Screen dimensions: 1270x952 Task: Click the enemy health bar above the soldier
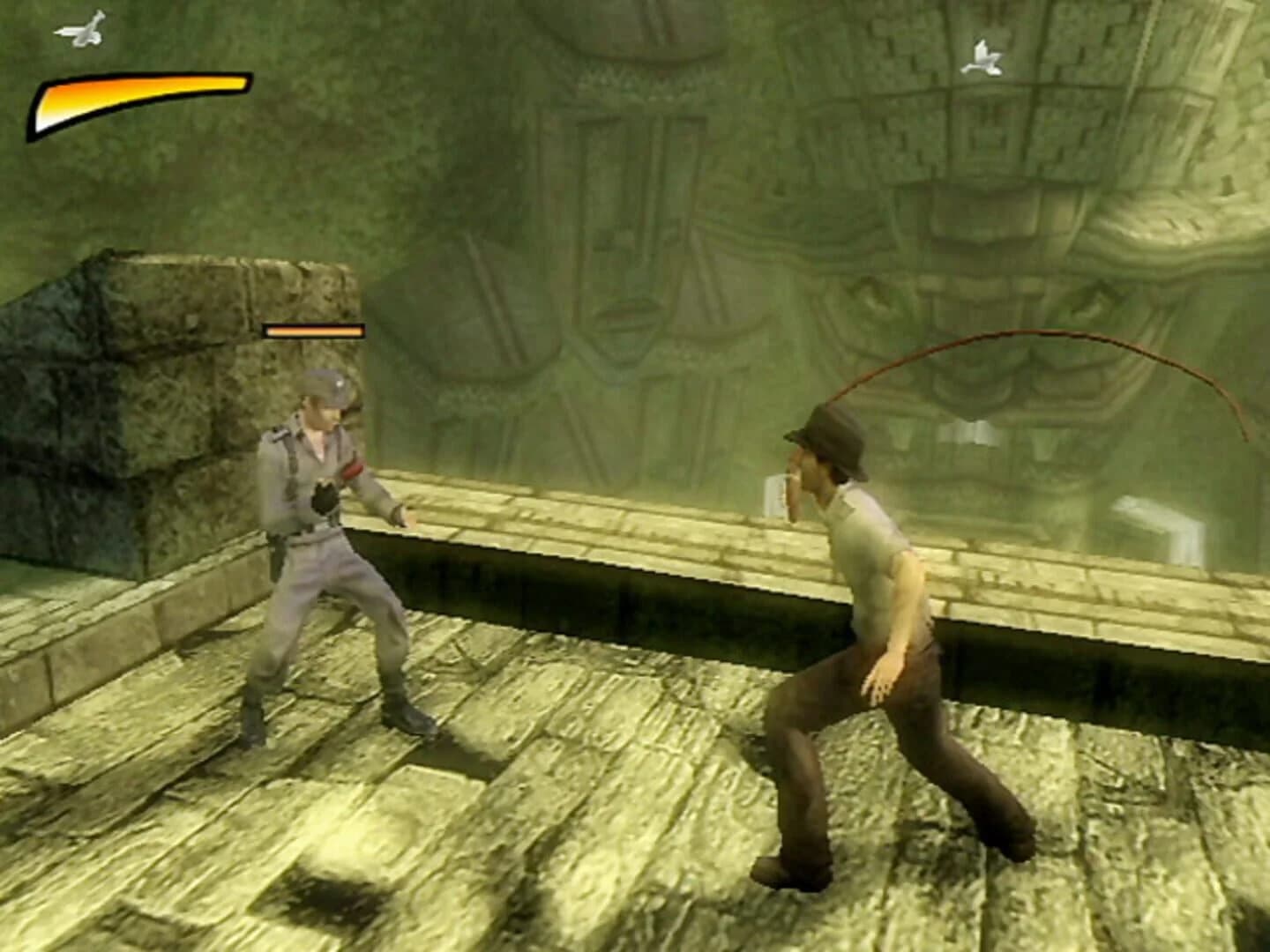(313, 331)
